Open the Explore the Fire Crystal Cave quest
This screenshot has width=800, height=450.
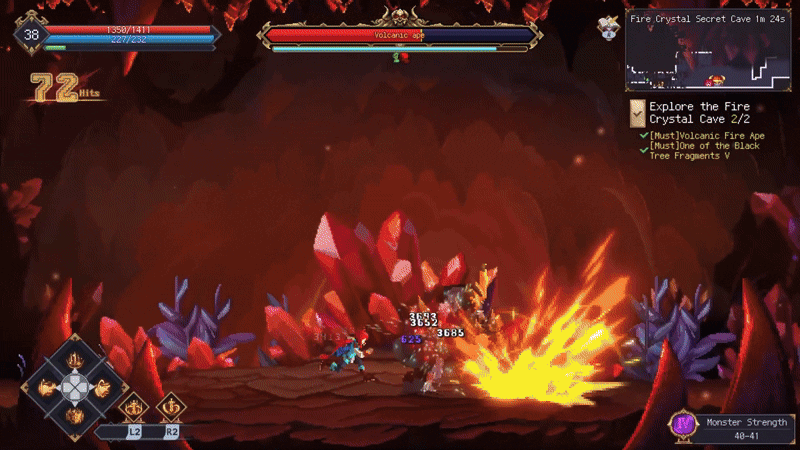pyautogui.click(x=699, y=113)
